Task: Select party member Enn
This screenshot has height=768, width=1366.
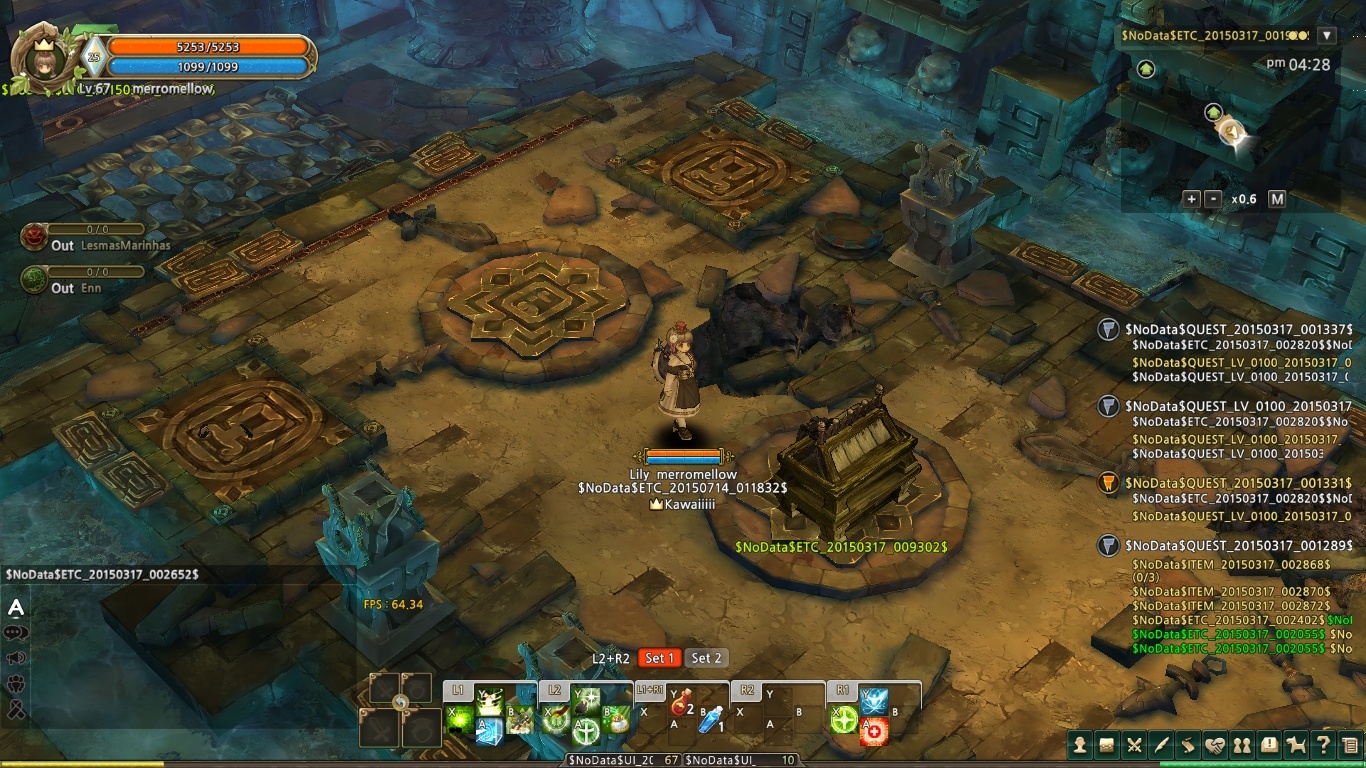Action: 35,280
